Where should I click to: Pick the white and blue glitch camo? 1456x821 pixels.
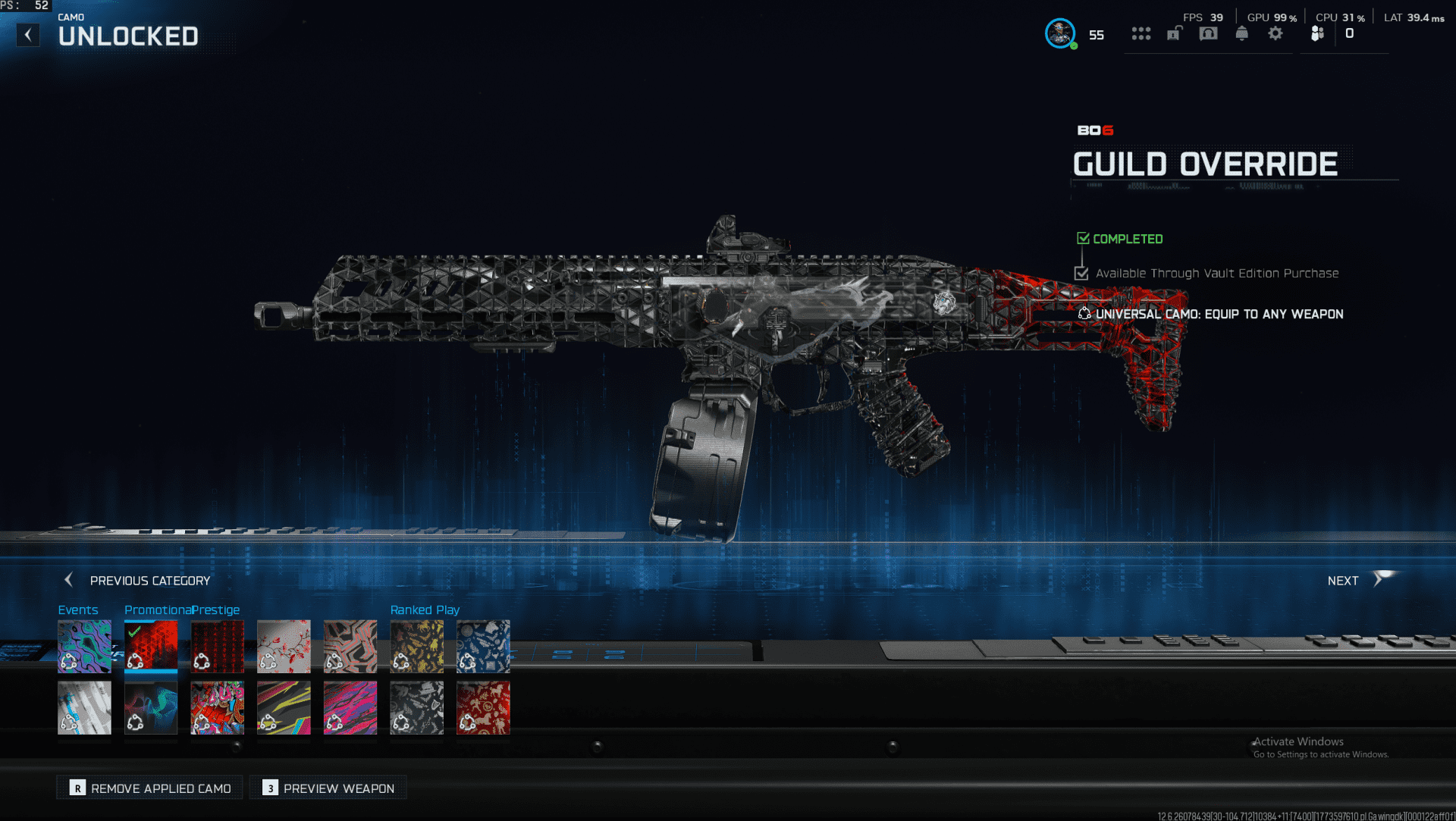84,707
